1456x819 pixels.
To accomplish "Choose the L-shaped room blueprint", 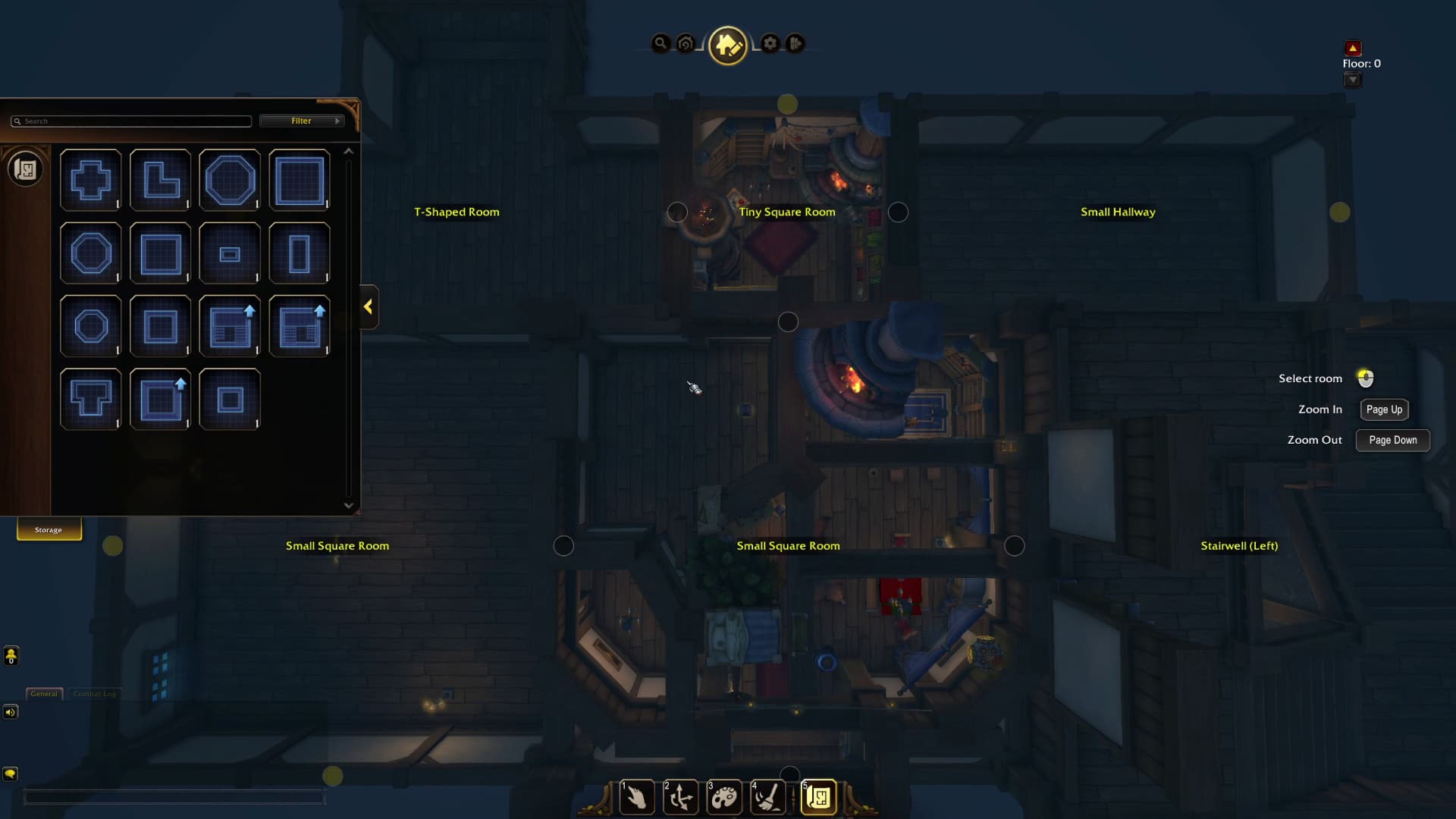I will pos(161,180).
